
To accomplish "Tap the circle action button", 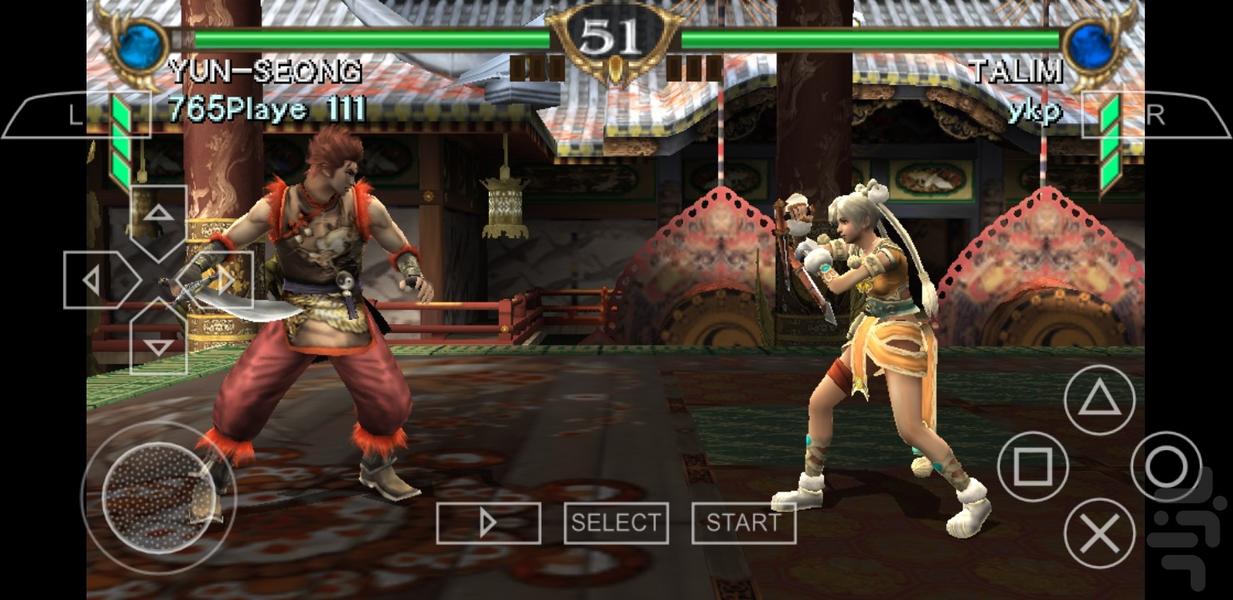I will pyautogui.click(x=1166, y=467).
